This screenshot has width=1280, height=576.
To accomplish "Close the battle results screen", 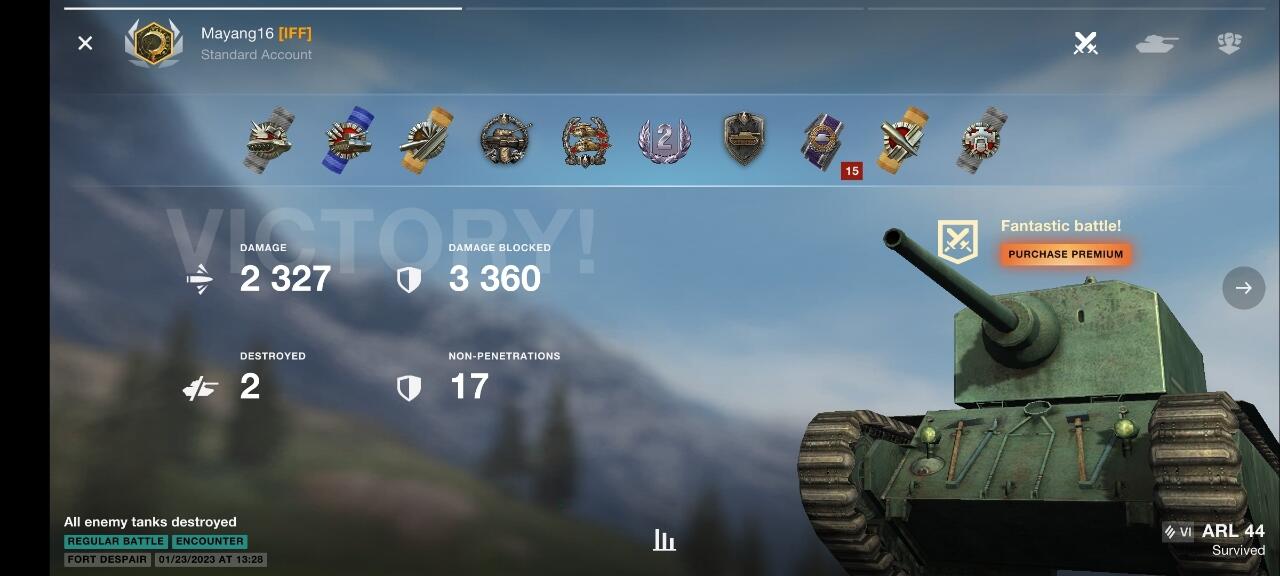I will 85,43.
